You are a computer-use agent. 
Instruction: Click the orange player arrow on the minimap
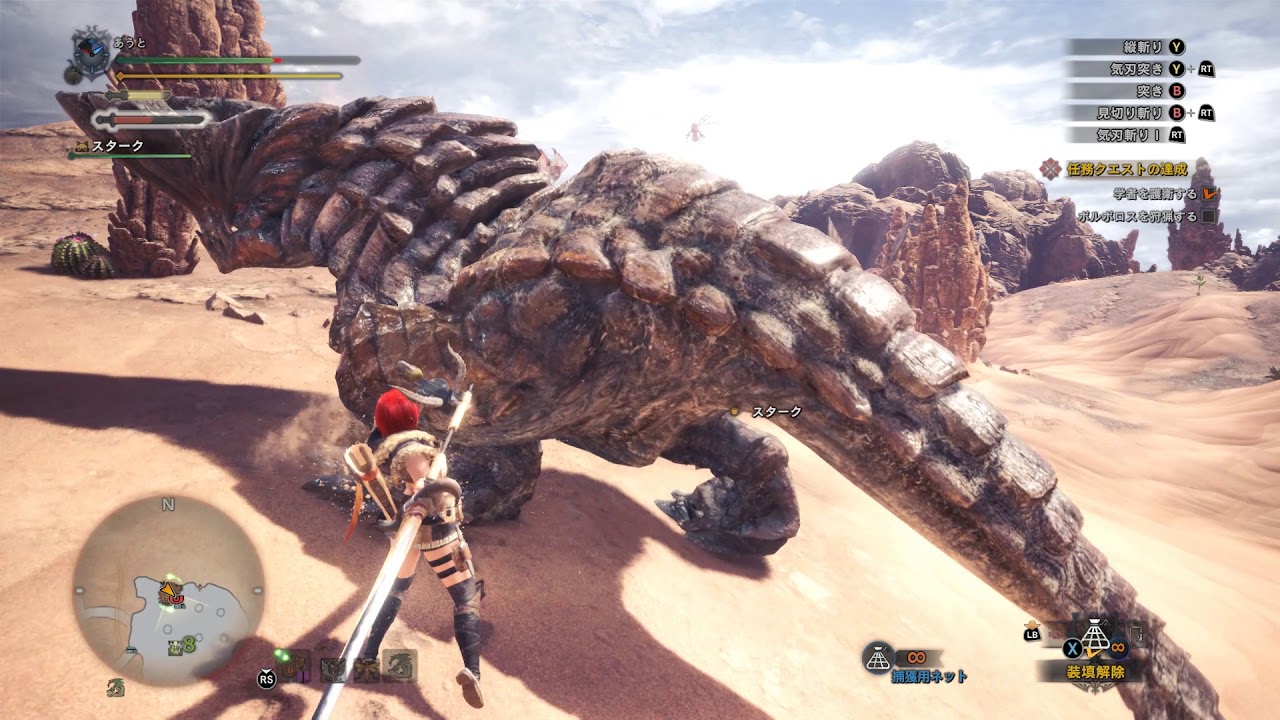click(x=167, y=592)
